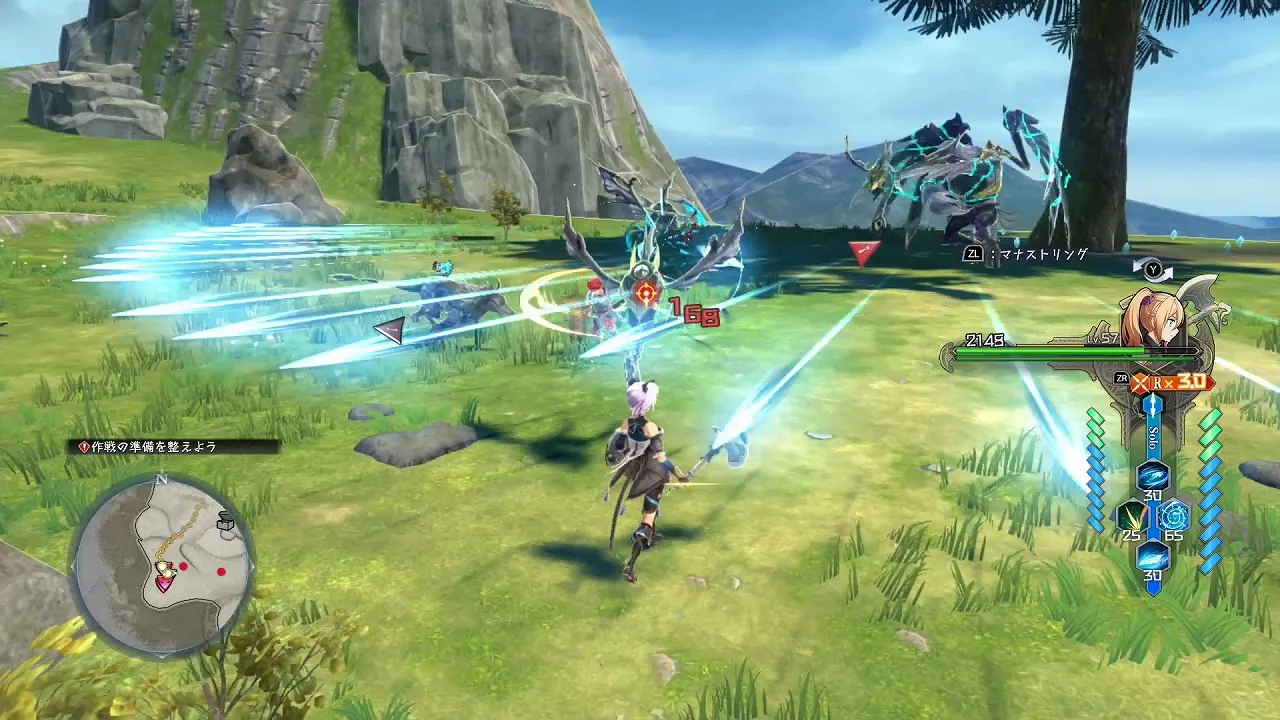The height and width of the screenshot is (720, 1280).
Task: Select the treasure chest marker on minimap
Action: [226, 521]
